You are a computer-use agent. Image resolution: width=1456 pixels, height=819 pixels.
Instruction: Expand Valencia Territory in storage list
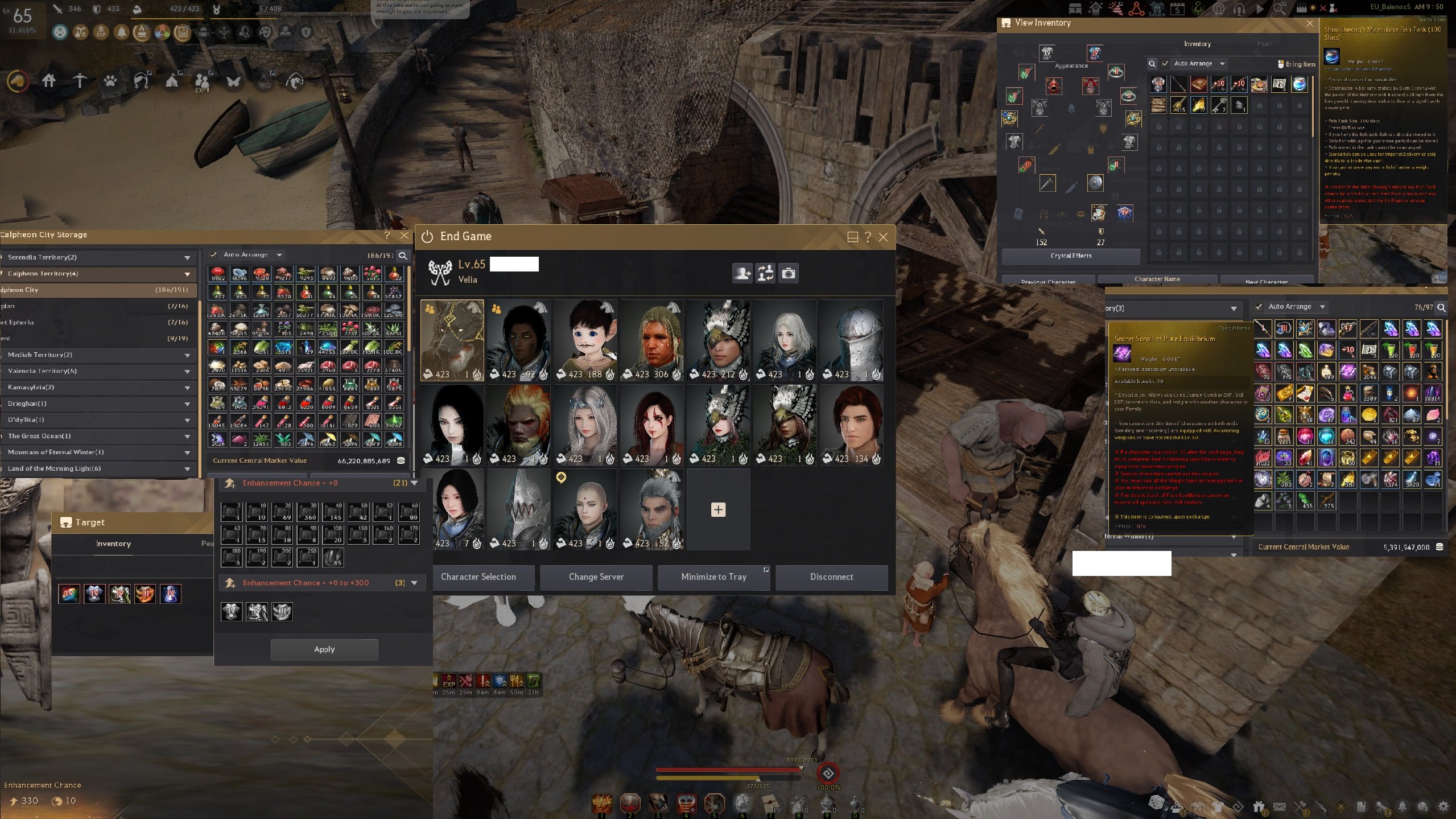click(188, 371)
